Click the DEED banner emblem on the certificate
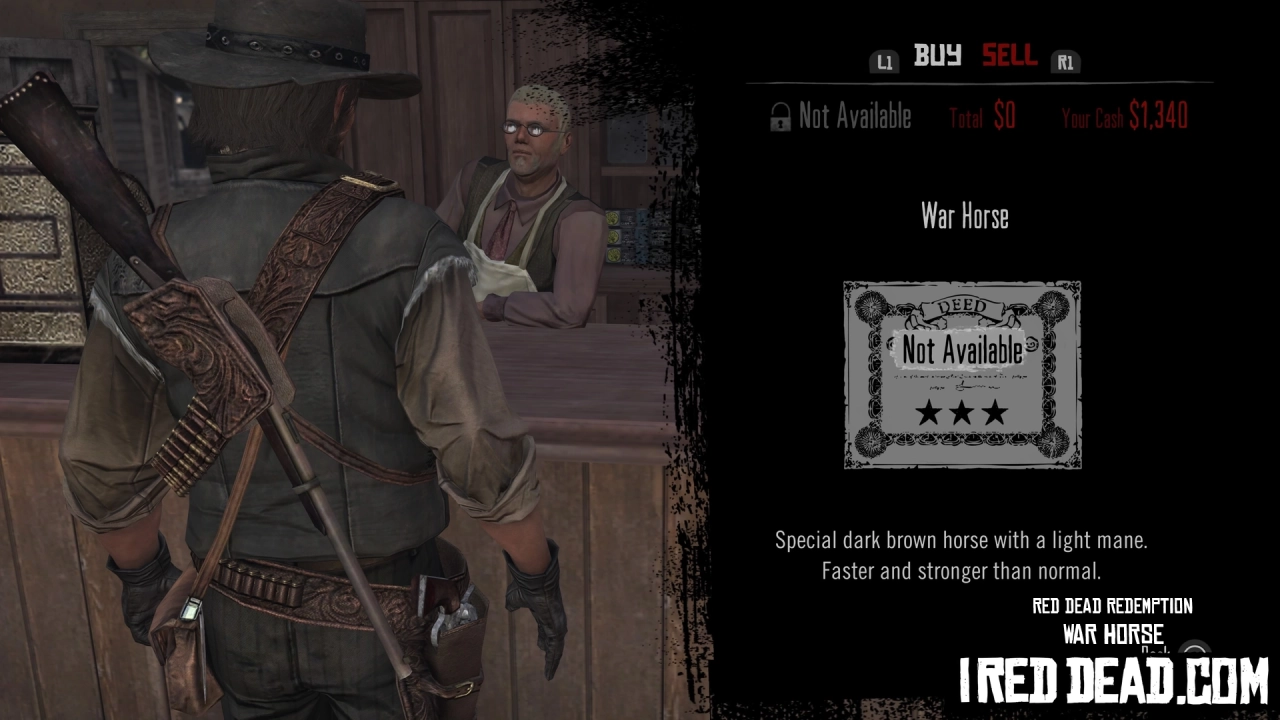 961,305
